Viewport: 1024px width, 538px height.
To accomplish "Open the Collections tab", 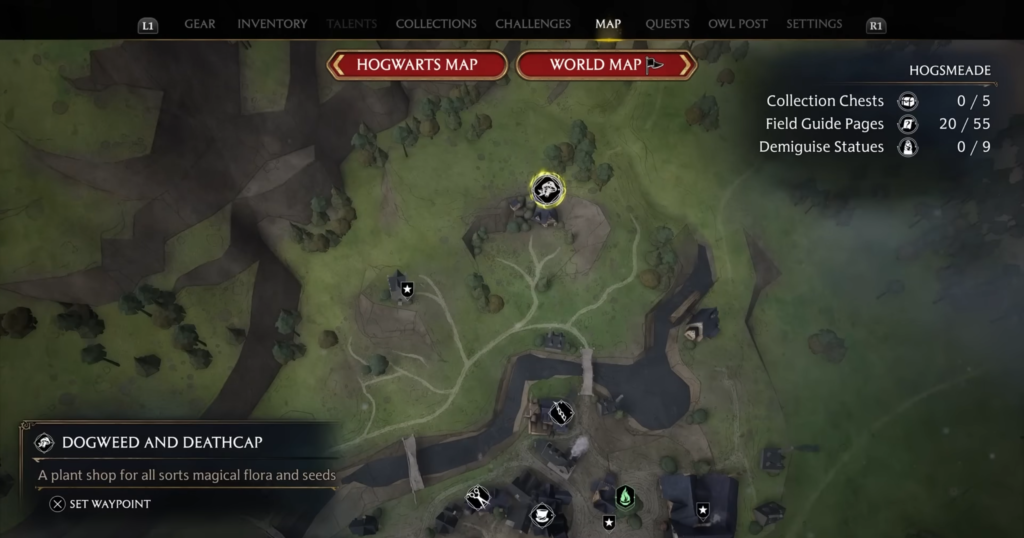I will click(x=436, y=24).
